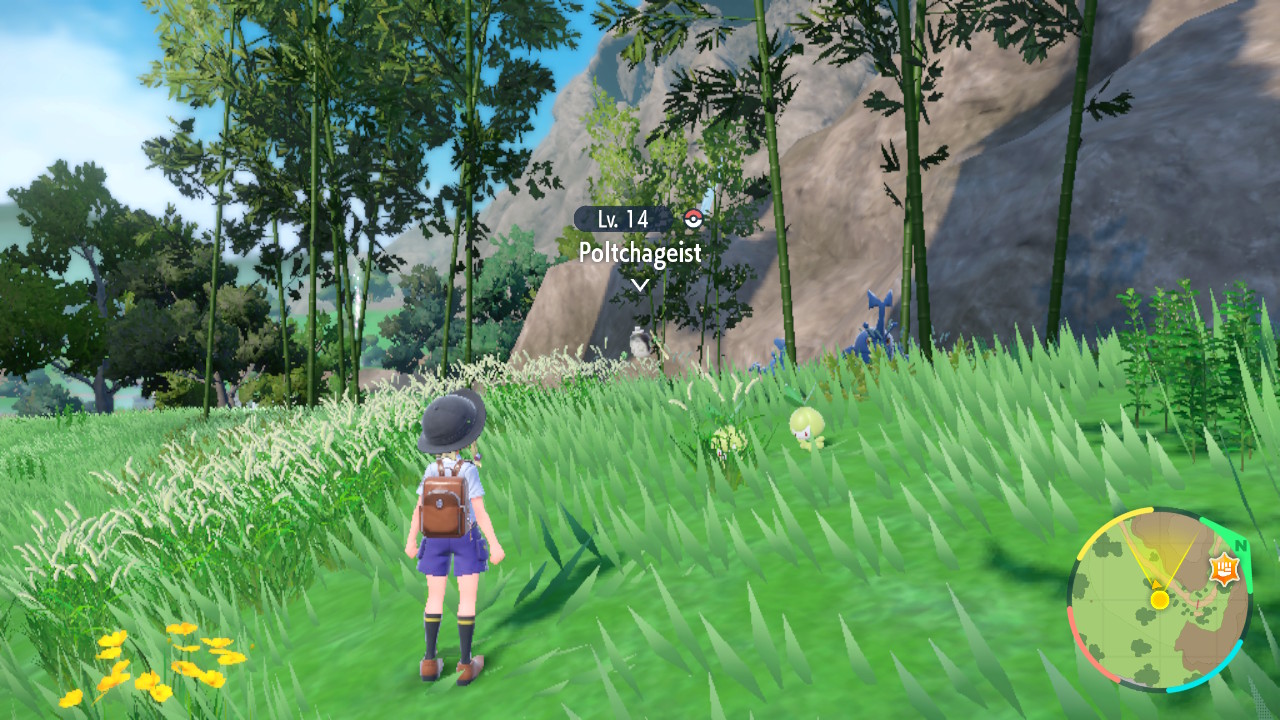Click the Poké Ball caught indicator beside Lv. 14
This screenshot has width=1280, height=720.
pos(693,218)
